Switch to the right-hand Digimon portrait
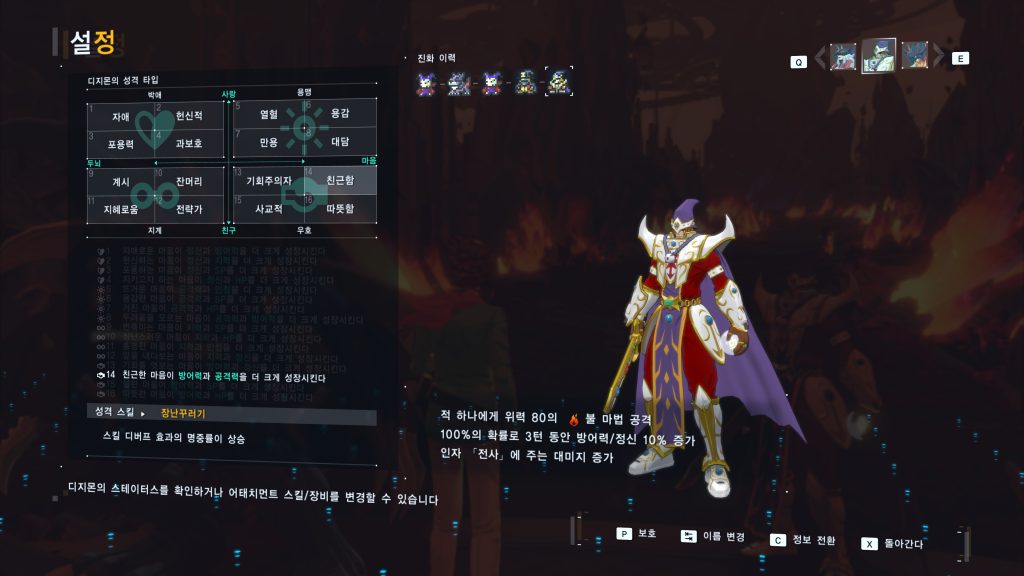 (914, 56)
